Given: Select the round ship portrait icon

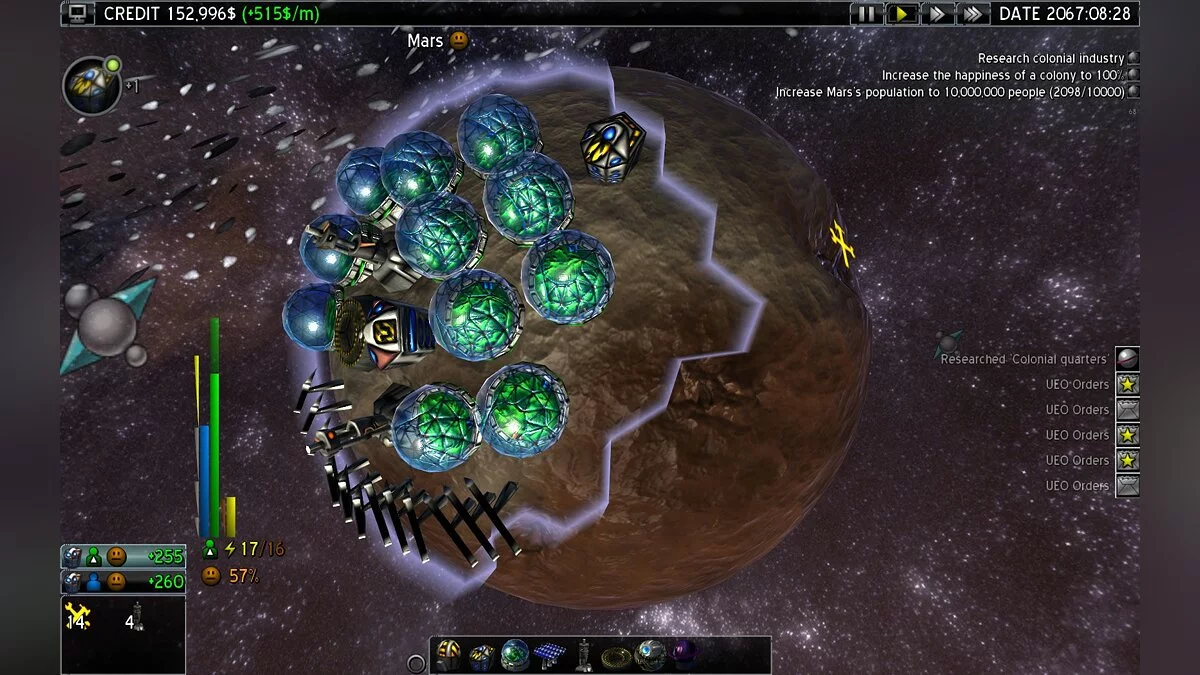Looking at the screenshot, I should (92, 85).
